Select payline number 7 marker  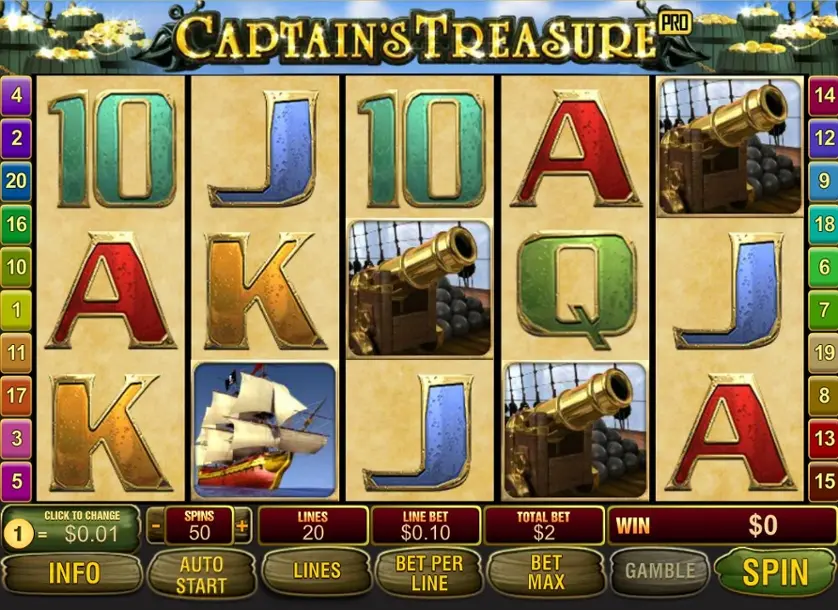point(823,310)
